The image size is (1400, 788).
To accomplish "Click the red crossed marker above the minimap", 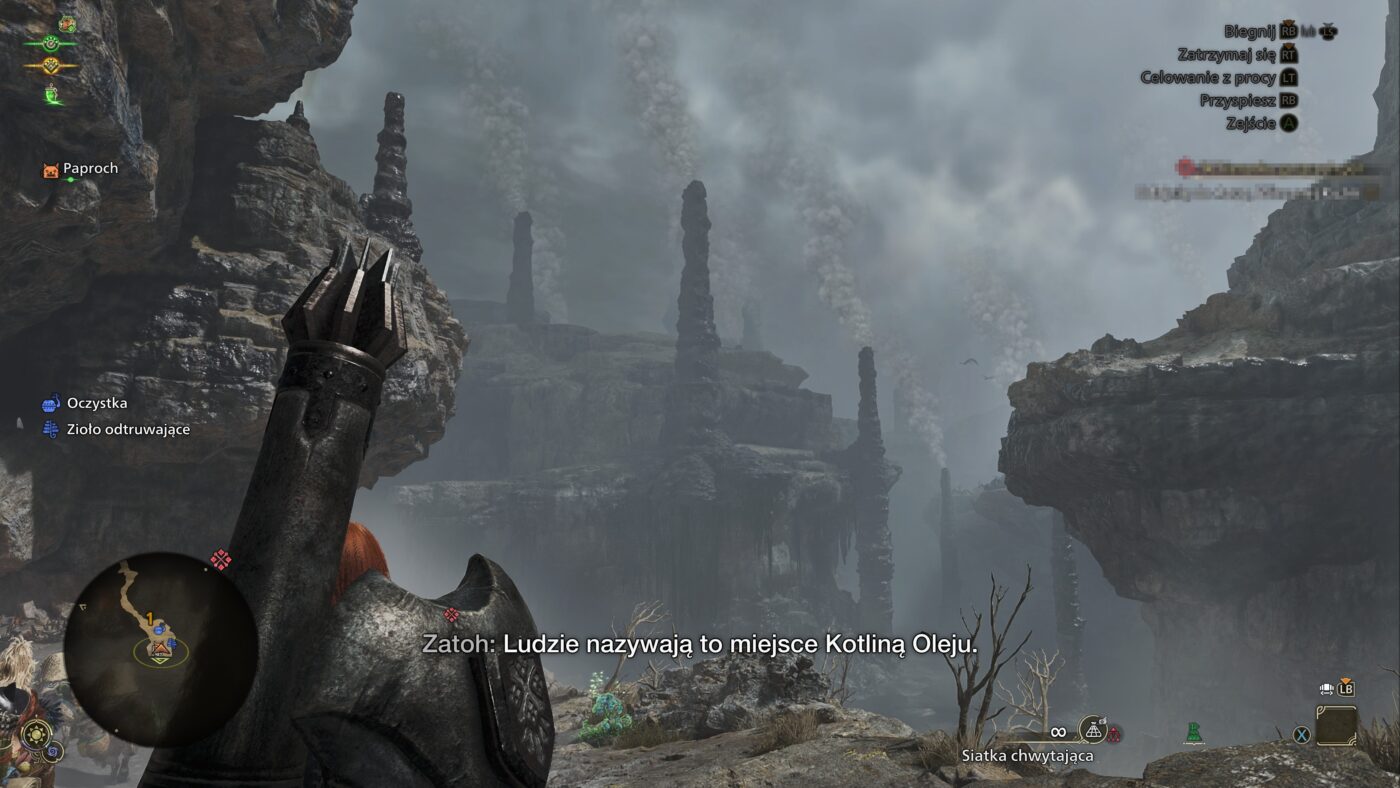I will 220,560.
